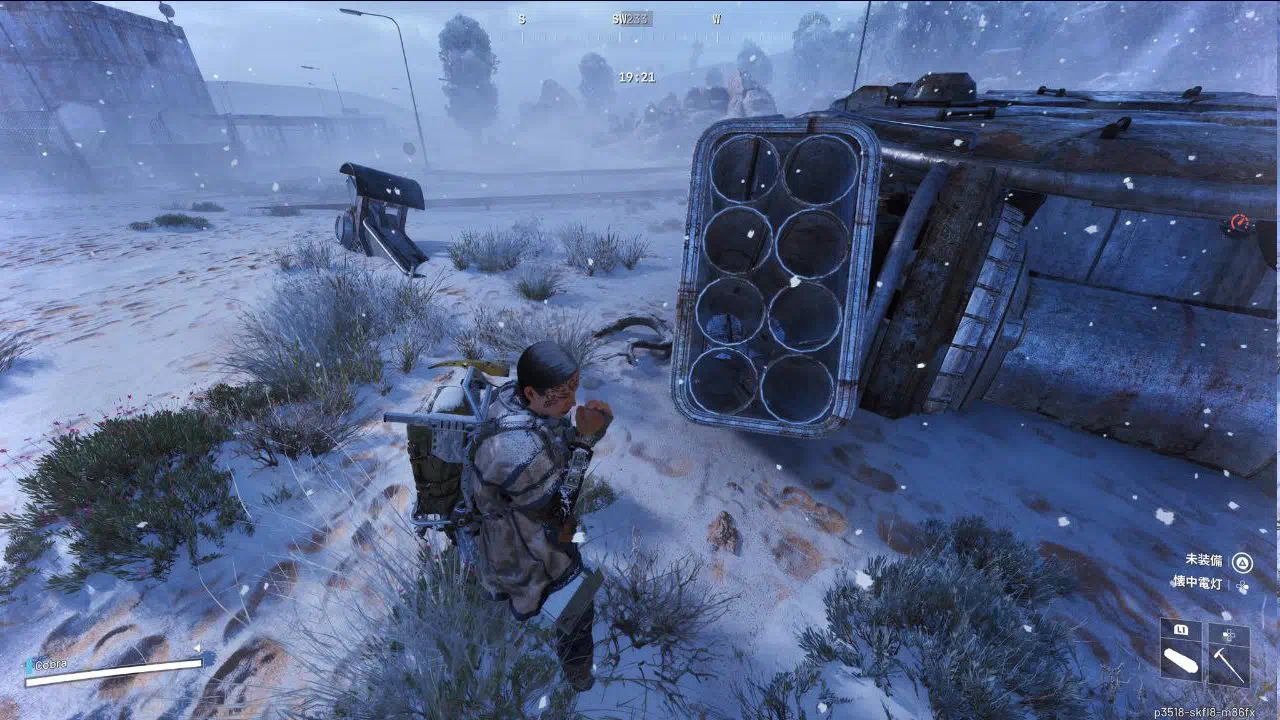
Task: Select the pickaxe tool slot
Action: [1229, 665]
